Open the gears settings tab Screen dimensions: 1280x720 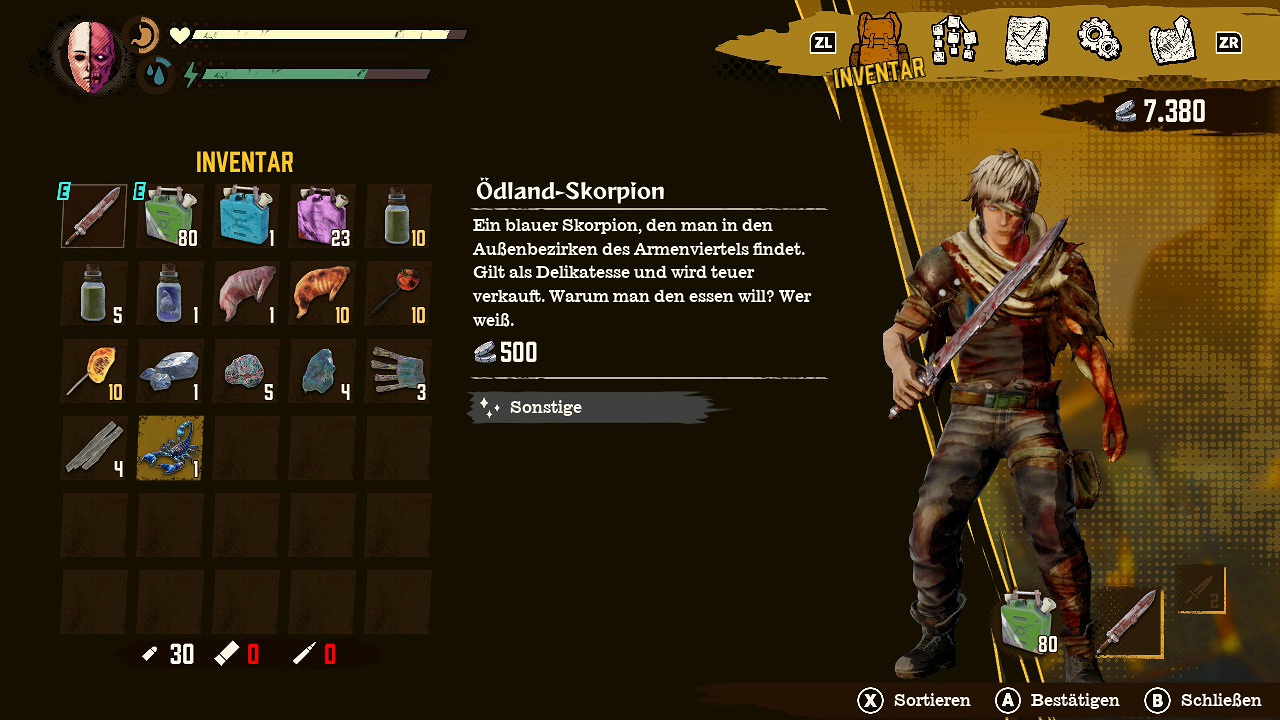[x=1098, y=40]
